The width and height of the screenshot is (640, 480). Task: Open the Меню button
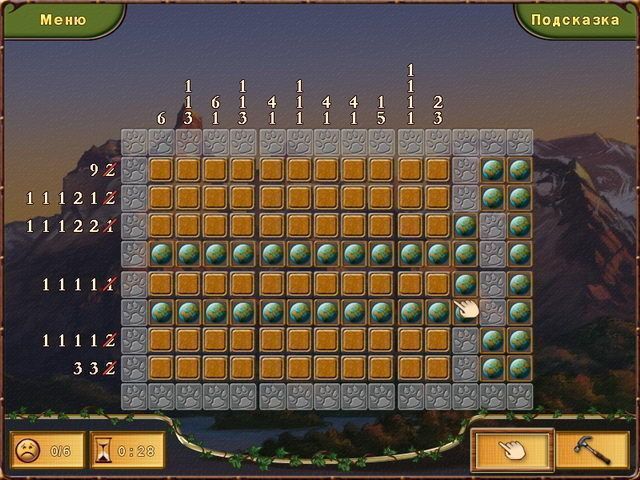(62, 19)
